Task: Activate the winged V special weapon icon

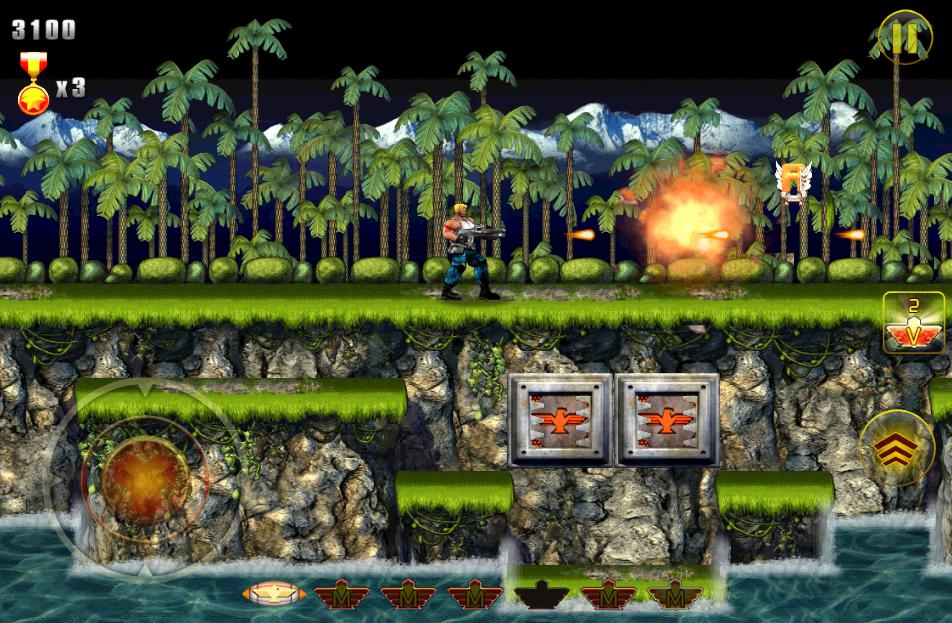Action: point(914,322)
